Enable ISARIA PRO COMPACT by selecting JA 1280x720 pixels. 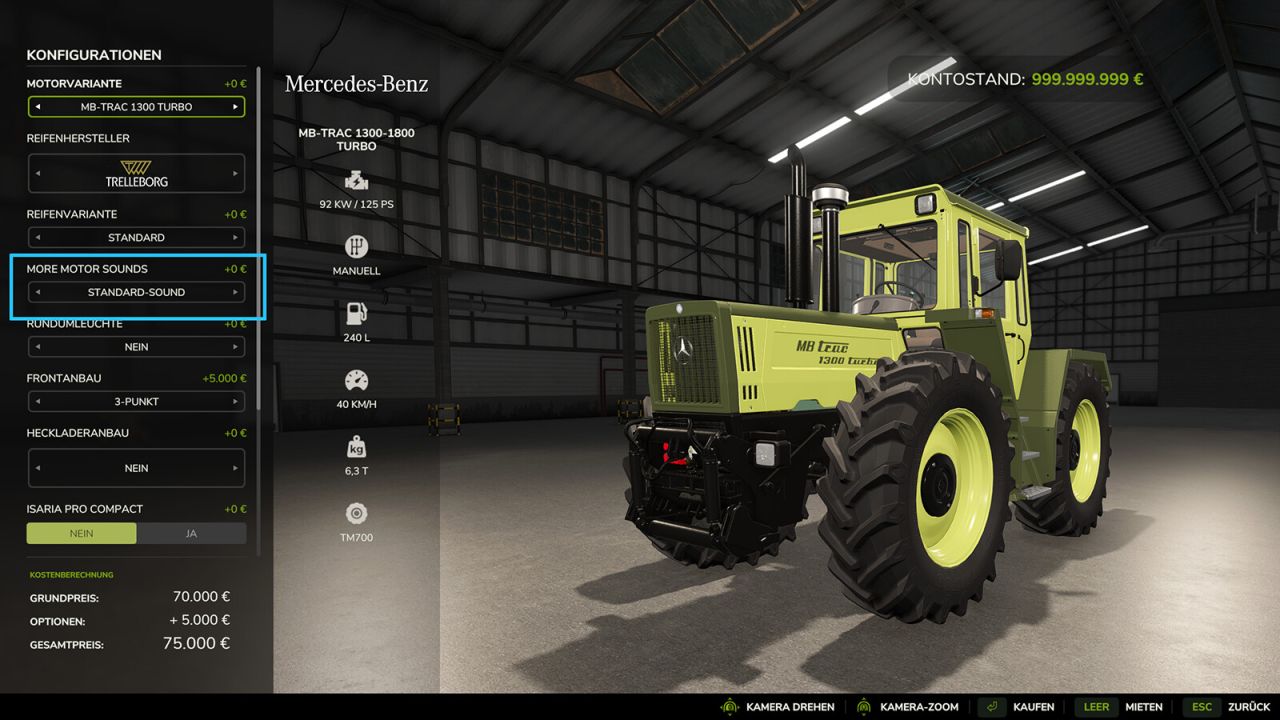(x=191, y=533)
